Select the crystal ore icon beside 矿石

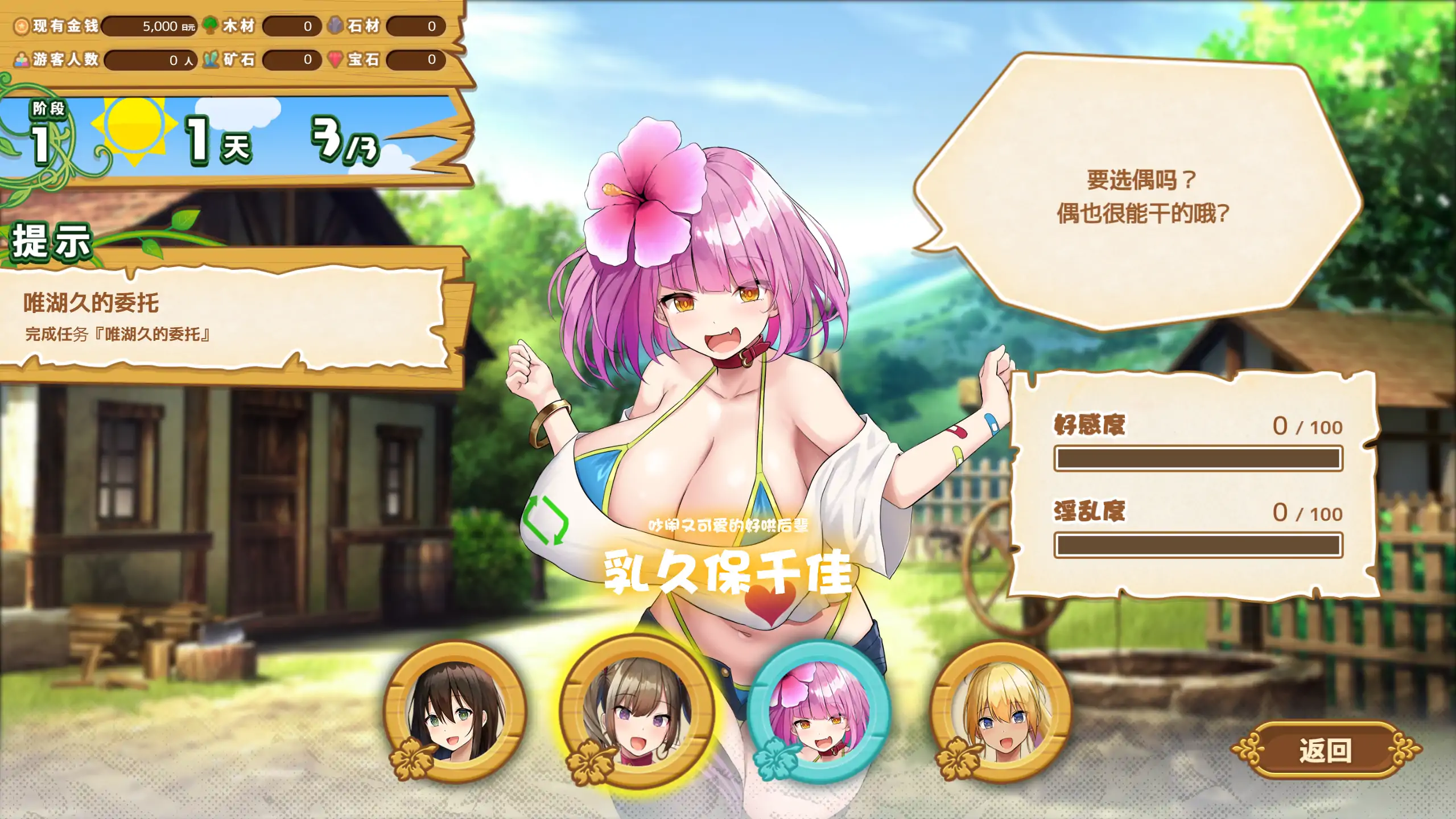click(x=211, y=59)
